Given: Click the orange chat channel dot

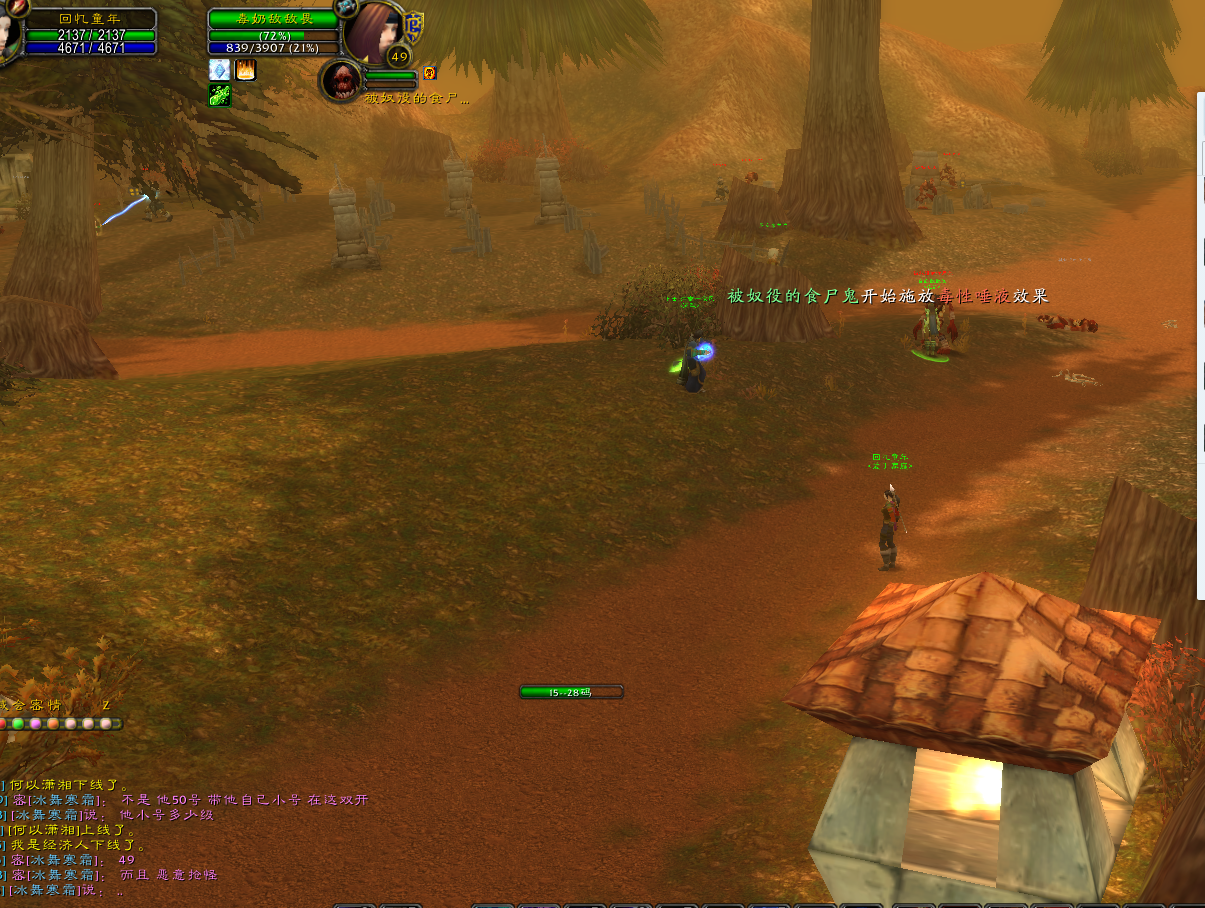Looking at the screenshot, I should coord(53,723).
